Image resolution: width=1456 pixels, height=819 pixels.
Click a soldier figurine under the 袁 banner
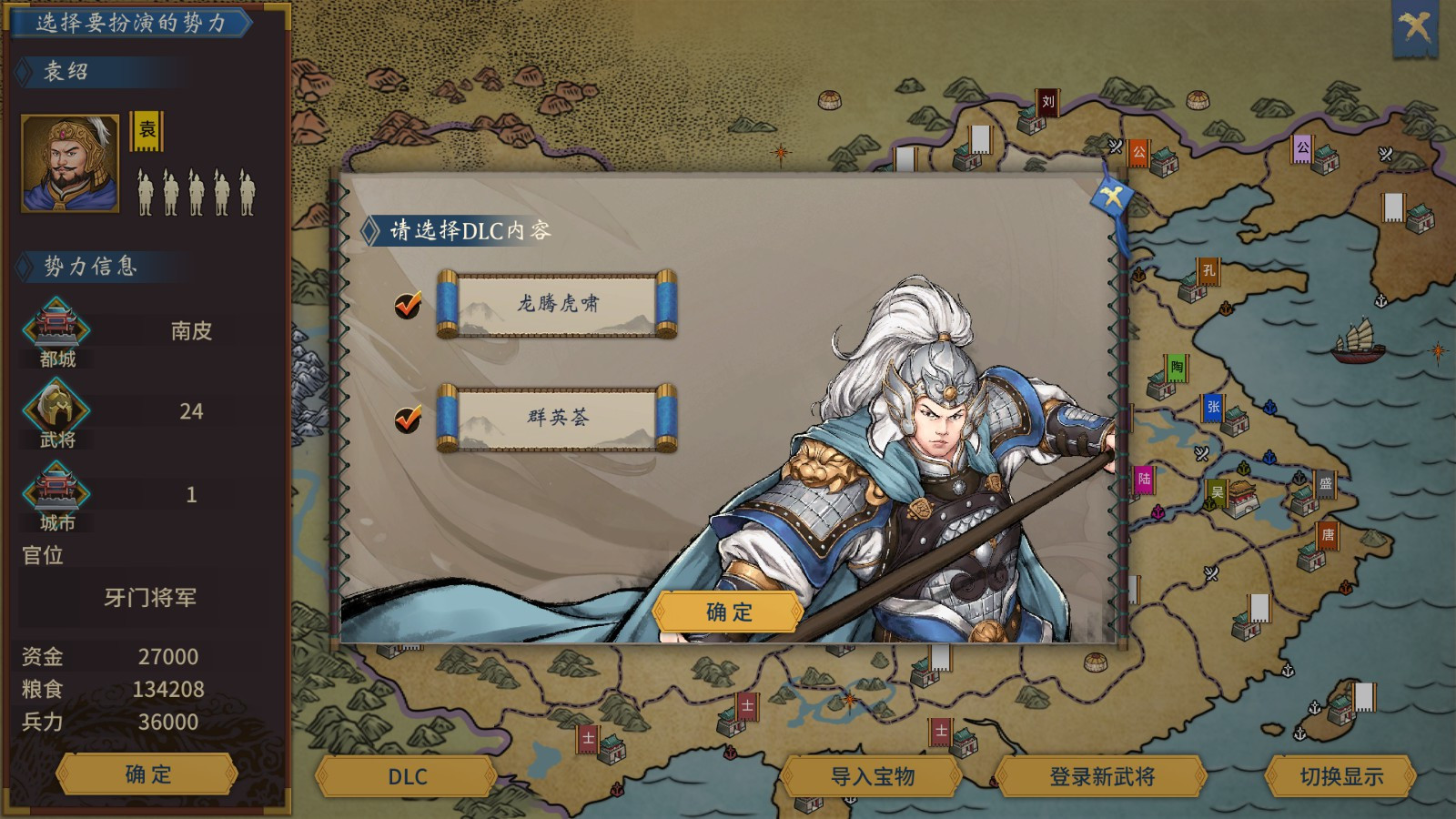pyautogui.click(x=147, y=196)
